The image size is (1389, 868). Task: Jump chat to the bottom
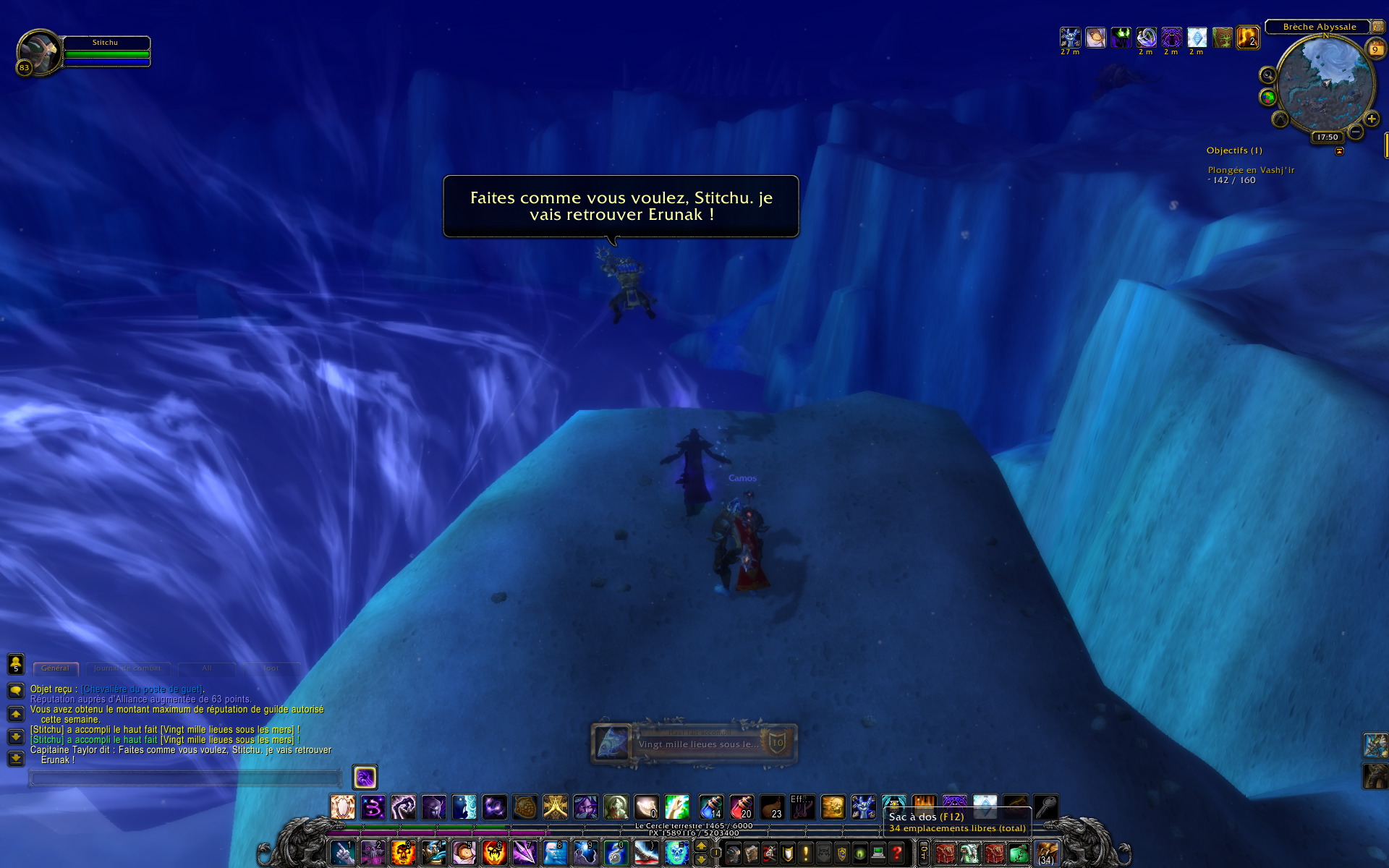(x=16, y=759)
